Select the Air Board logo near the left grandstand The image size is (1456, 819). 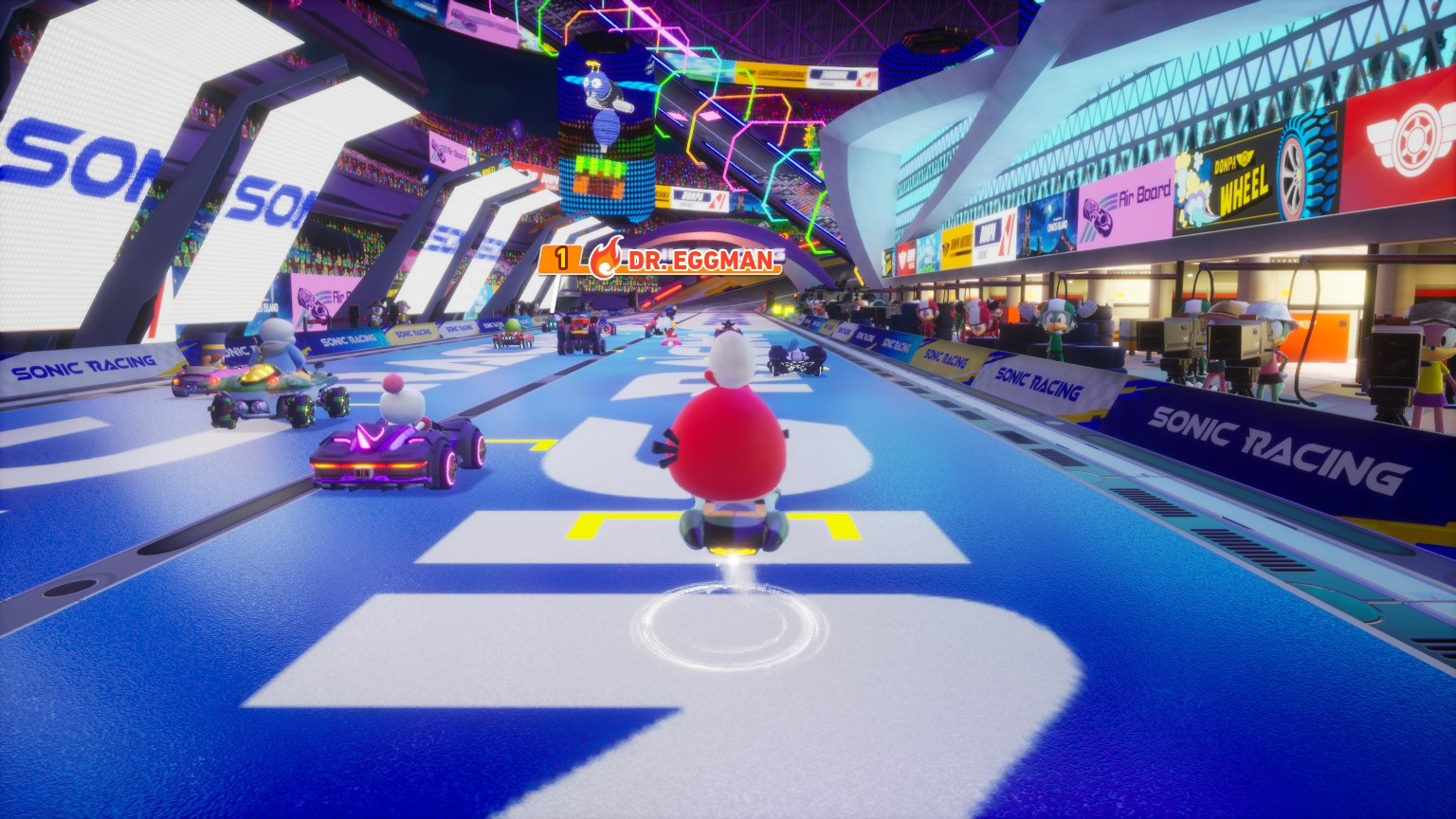[x=314, y=303]
